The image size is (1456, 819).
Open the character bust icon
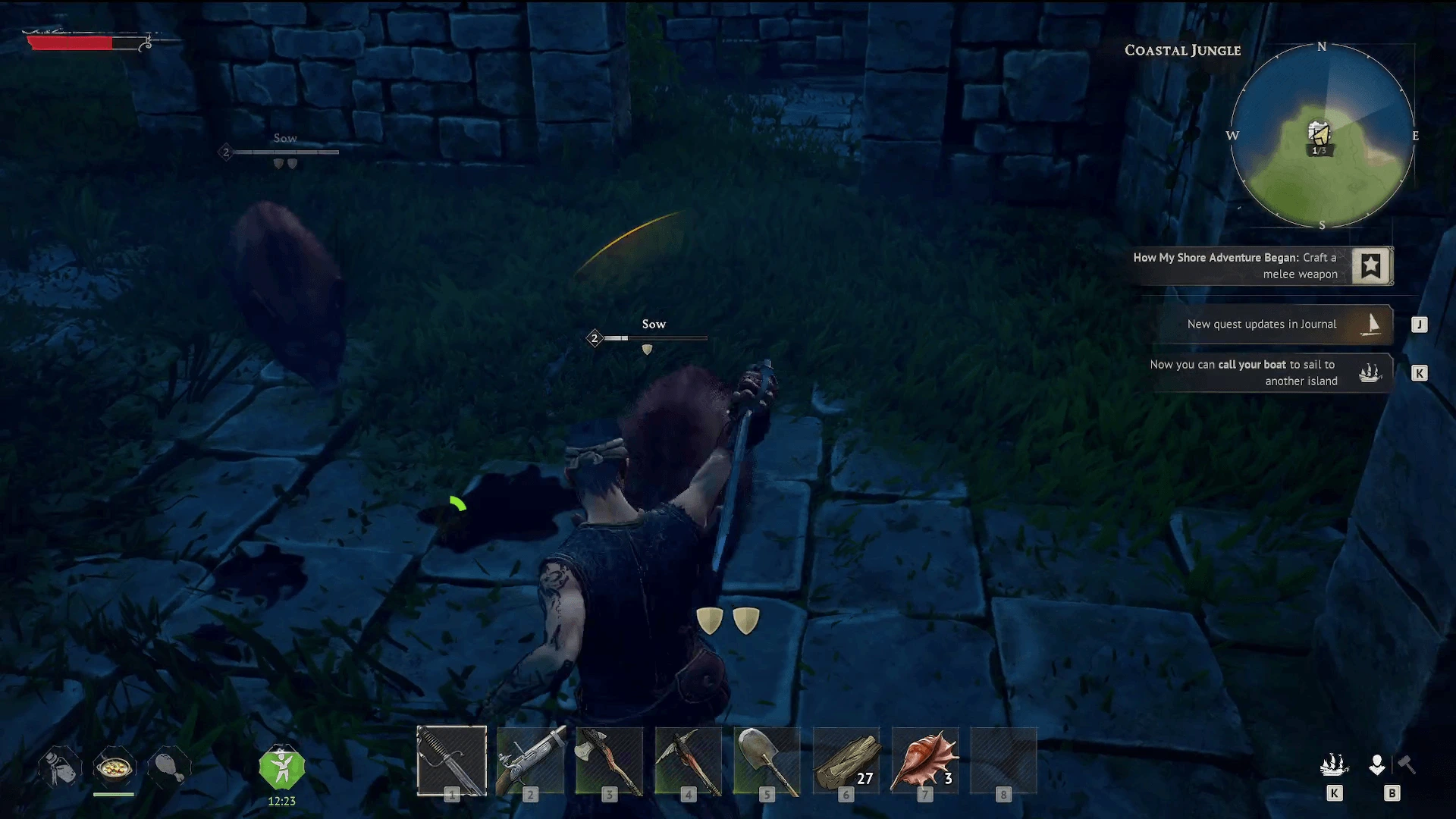click(1377, 765)
